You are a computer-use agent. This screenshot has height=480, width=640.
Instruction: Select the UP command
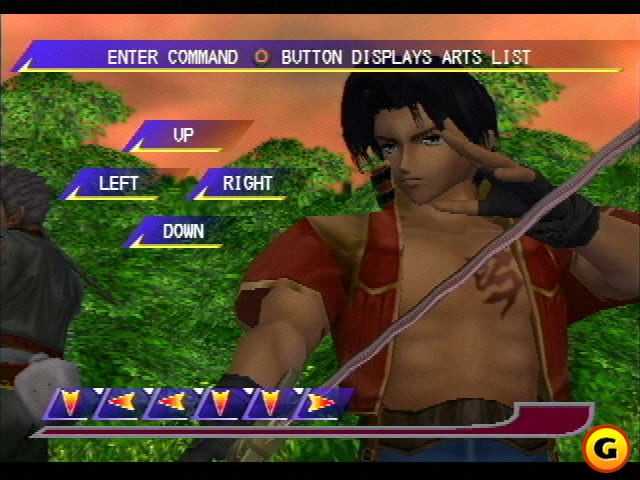(x=184, y=135)
